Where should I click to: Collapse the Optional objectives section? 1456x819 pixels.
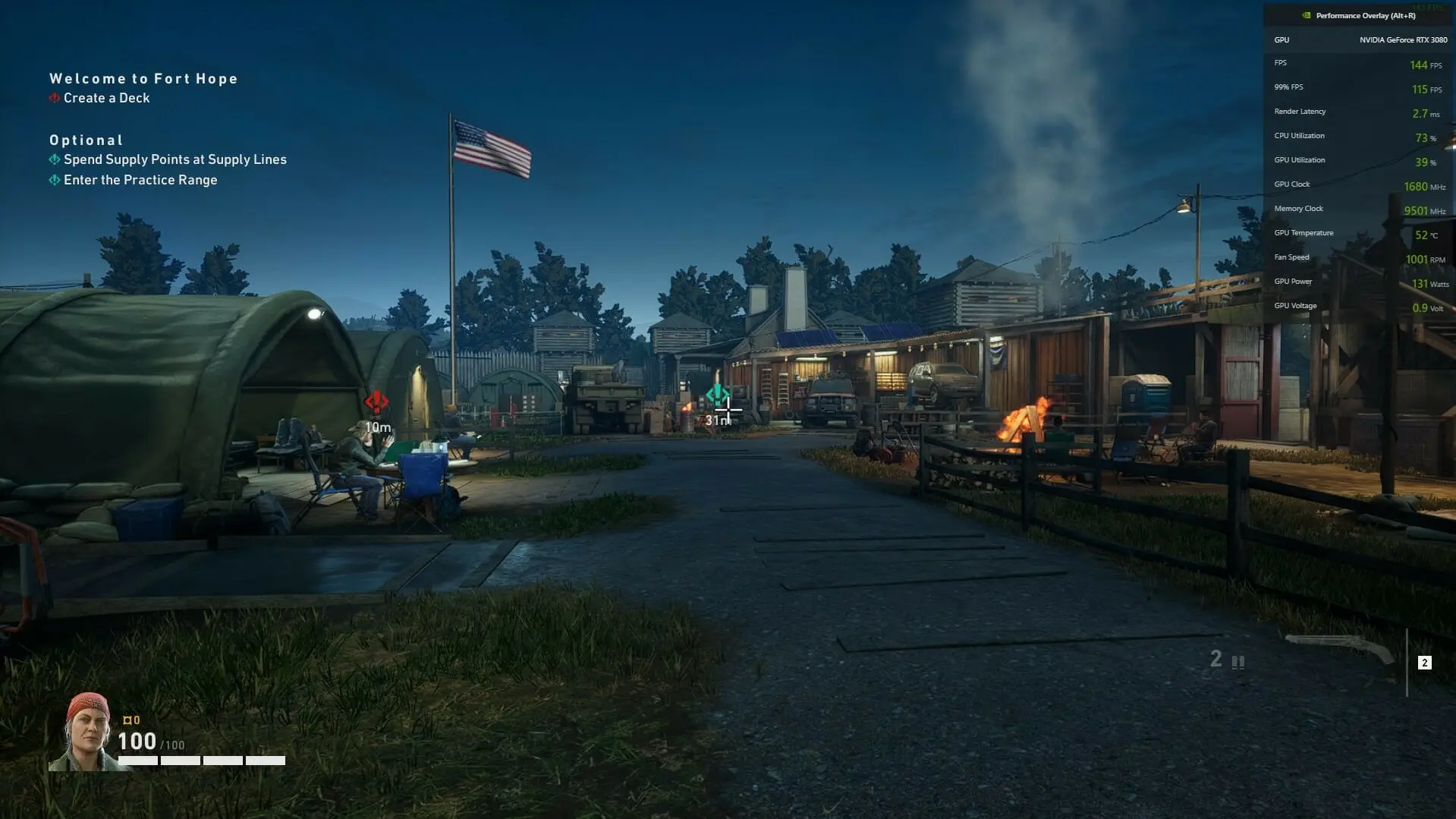86,140
